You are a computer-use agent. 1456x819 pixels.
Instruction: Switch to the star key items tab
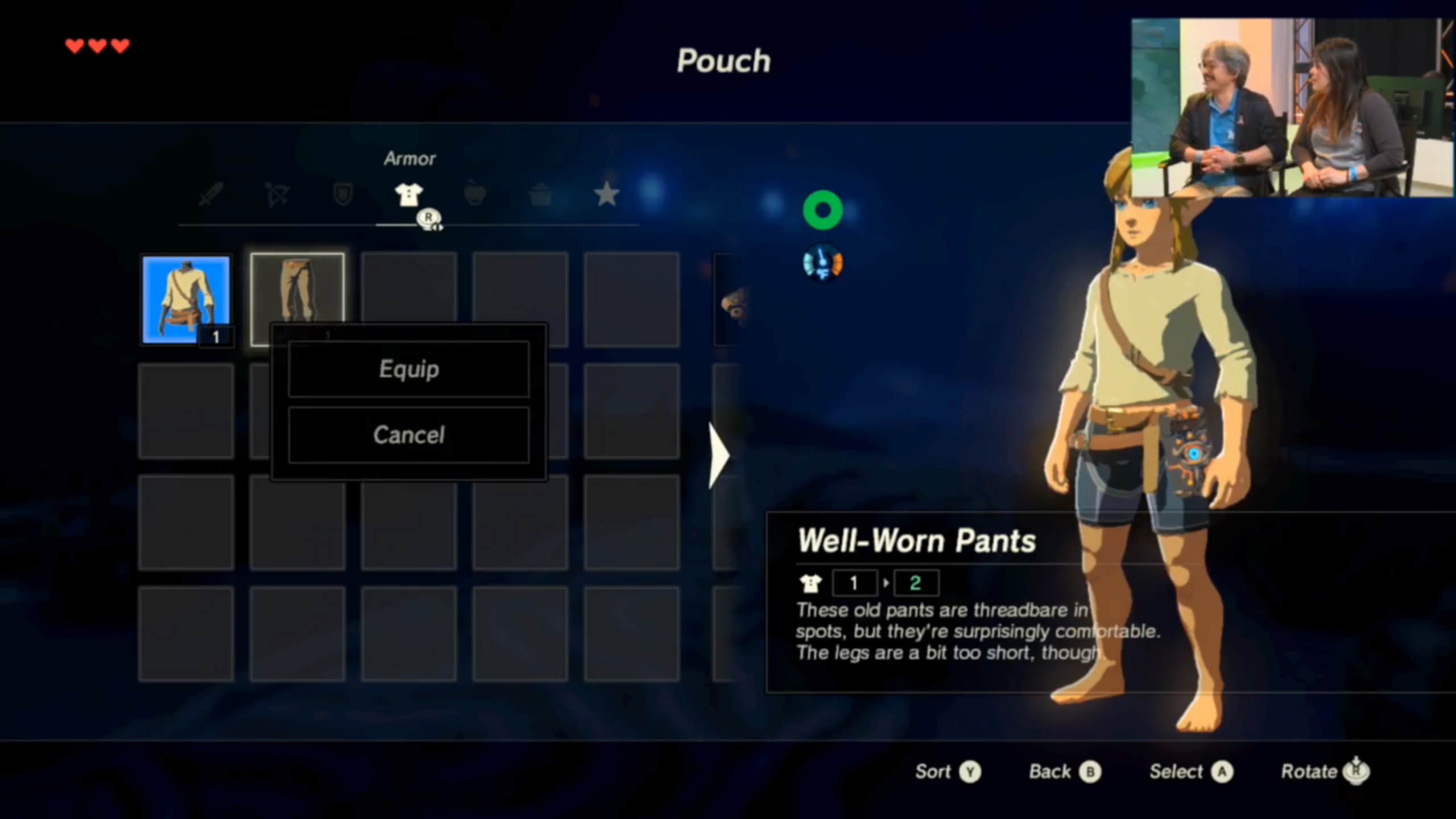[x=606, y=195]
